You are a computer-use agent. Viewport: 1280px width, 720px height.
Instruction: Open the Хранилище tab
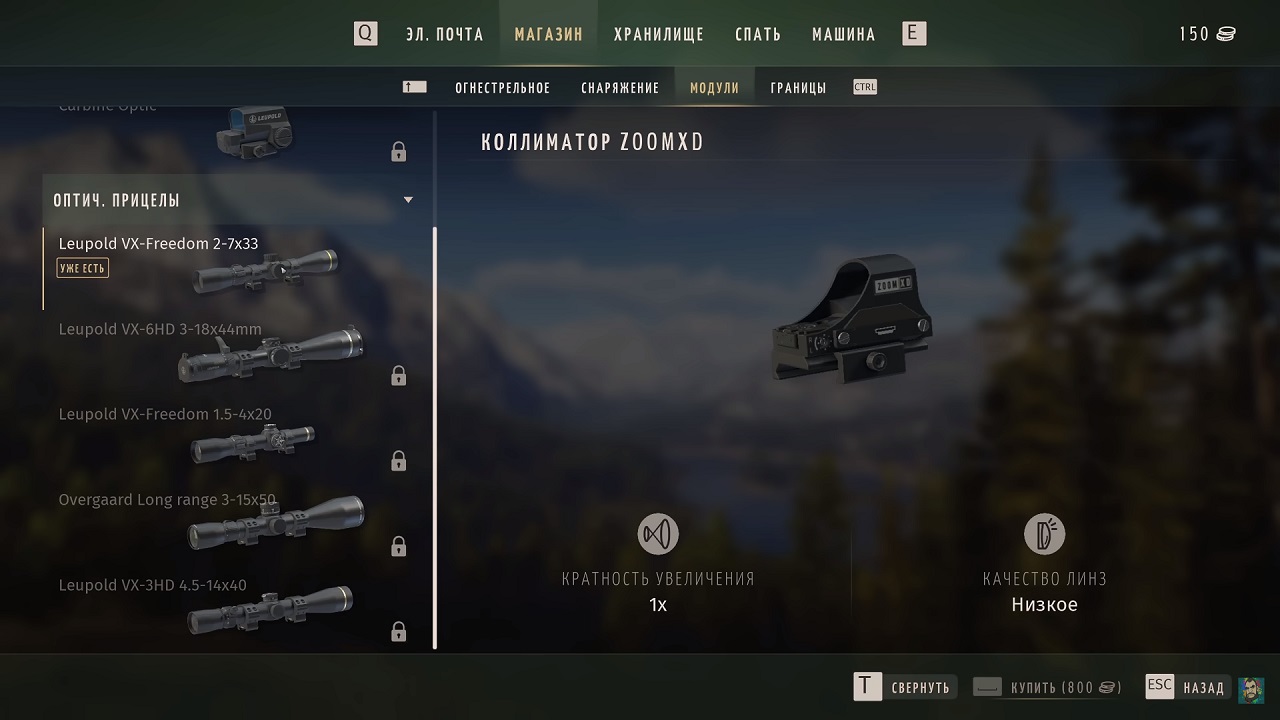click(x=658, y=34)
